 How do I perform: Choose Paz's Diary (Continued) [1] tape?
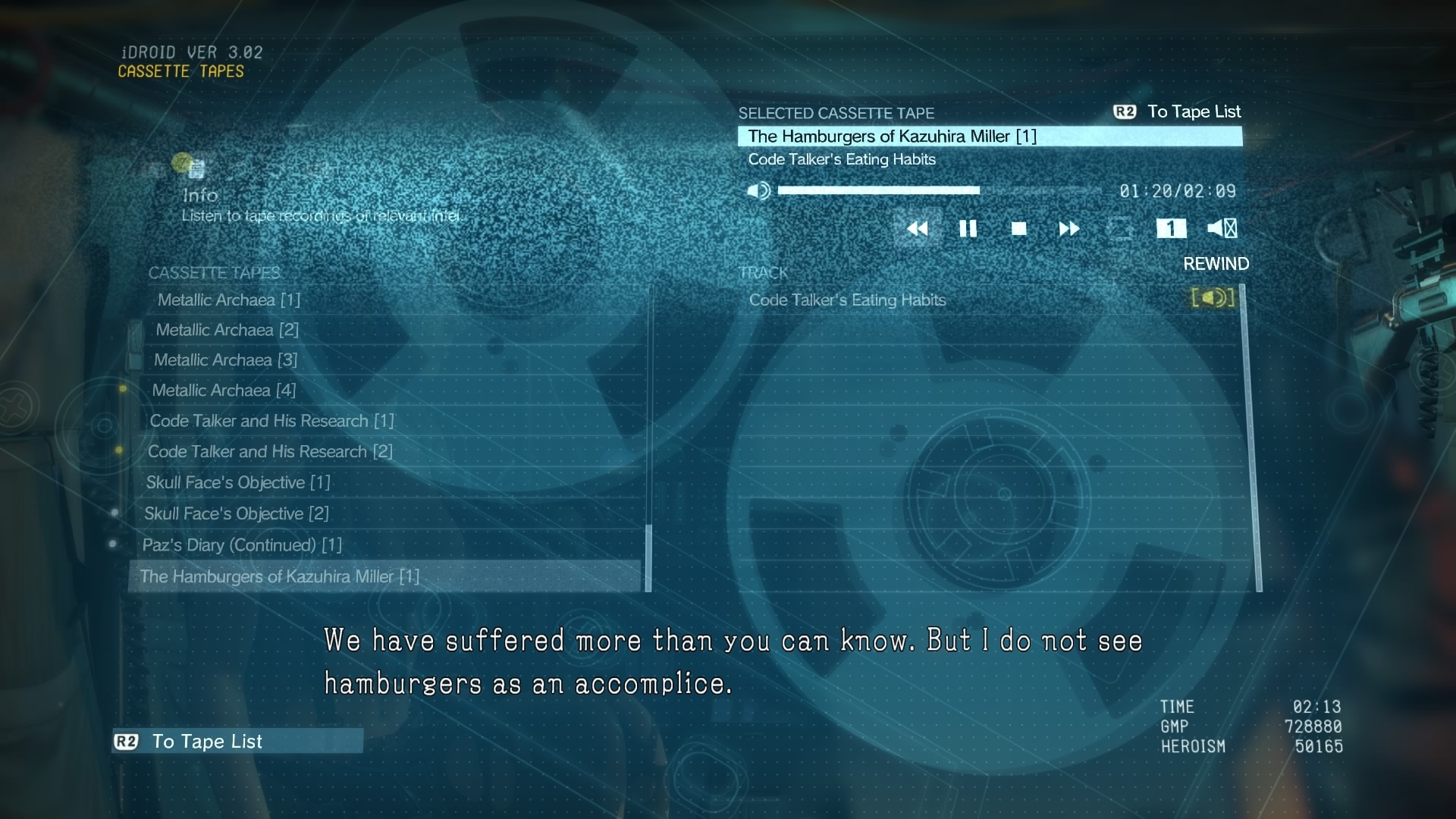coord(242,545)
